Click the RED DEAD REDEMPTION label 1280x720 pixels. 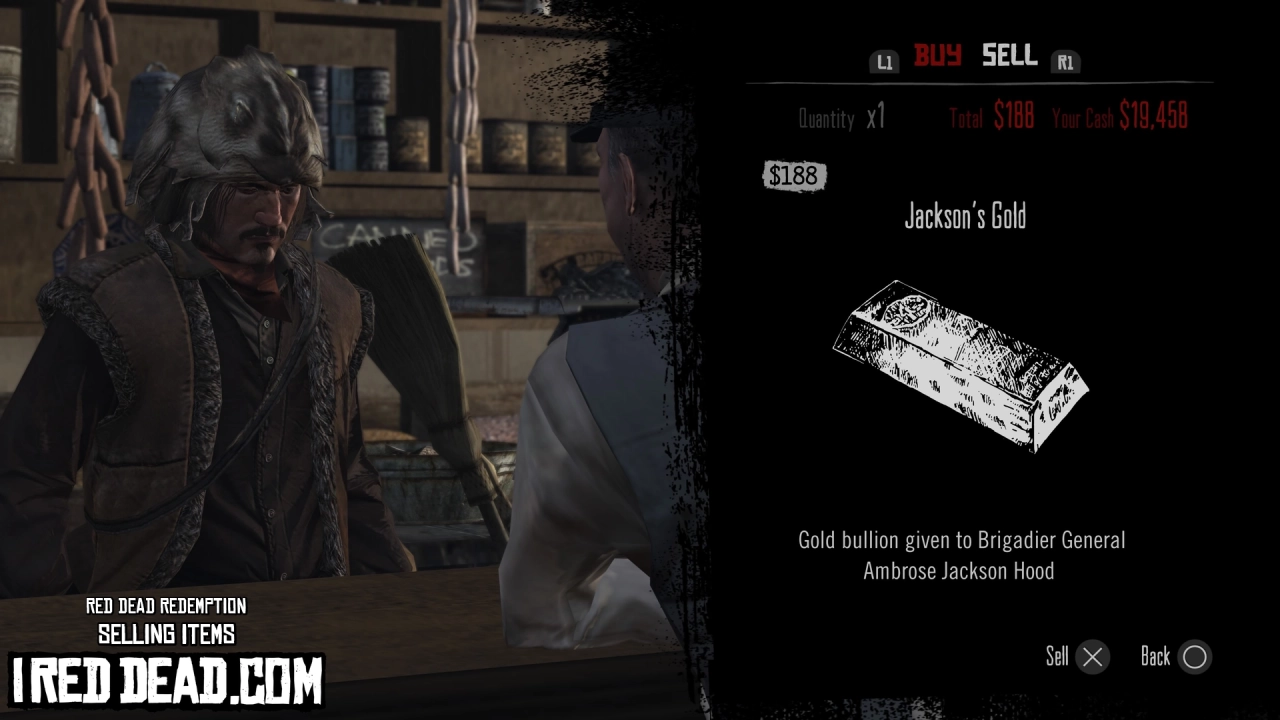[166, 607]
